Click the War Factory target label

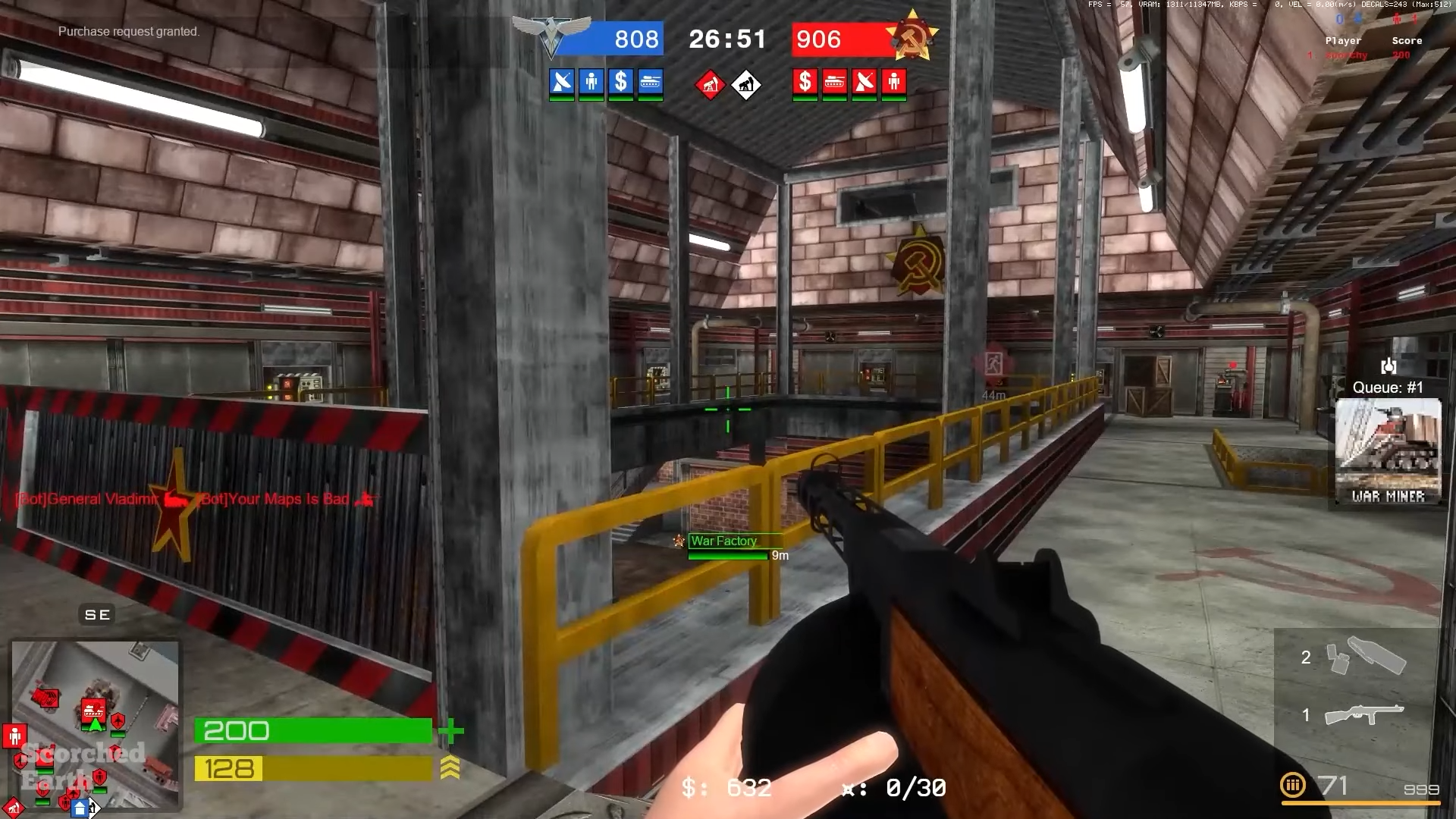pos(723,541)
